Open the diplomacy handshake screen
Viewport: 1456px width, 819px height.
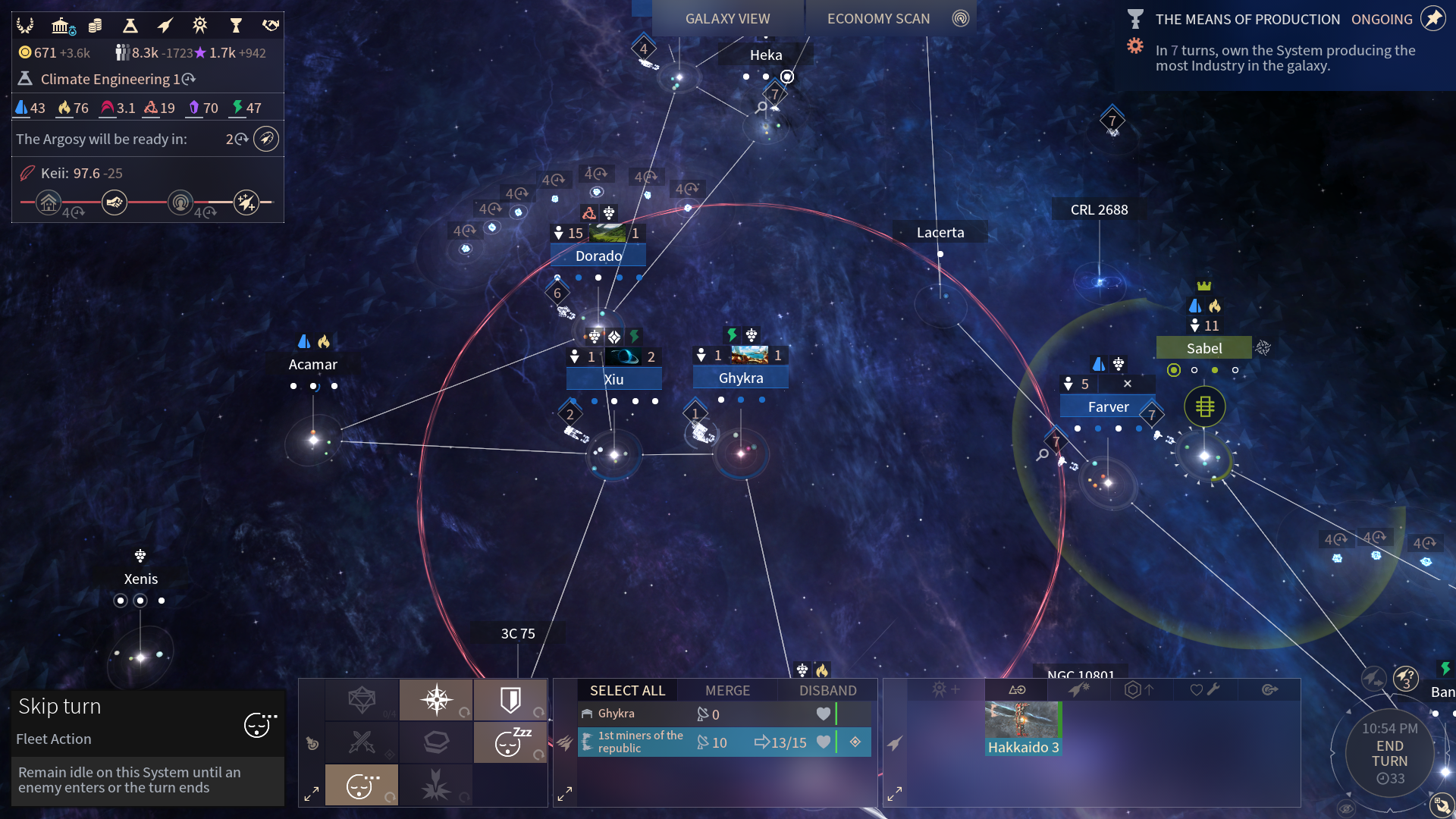tap(271, 26)
